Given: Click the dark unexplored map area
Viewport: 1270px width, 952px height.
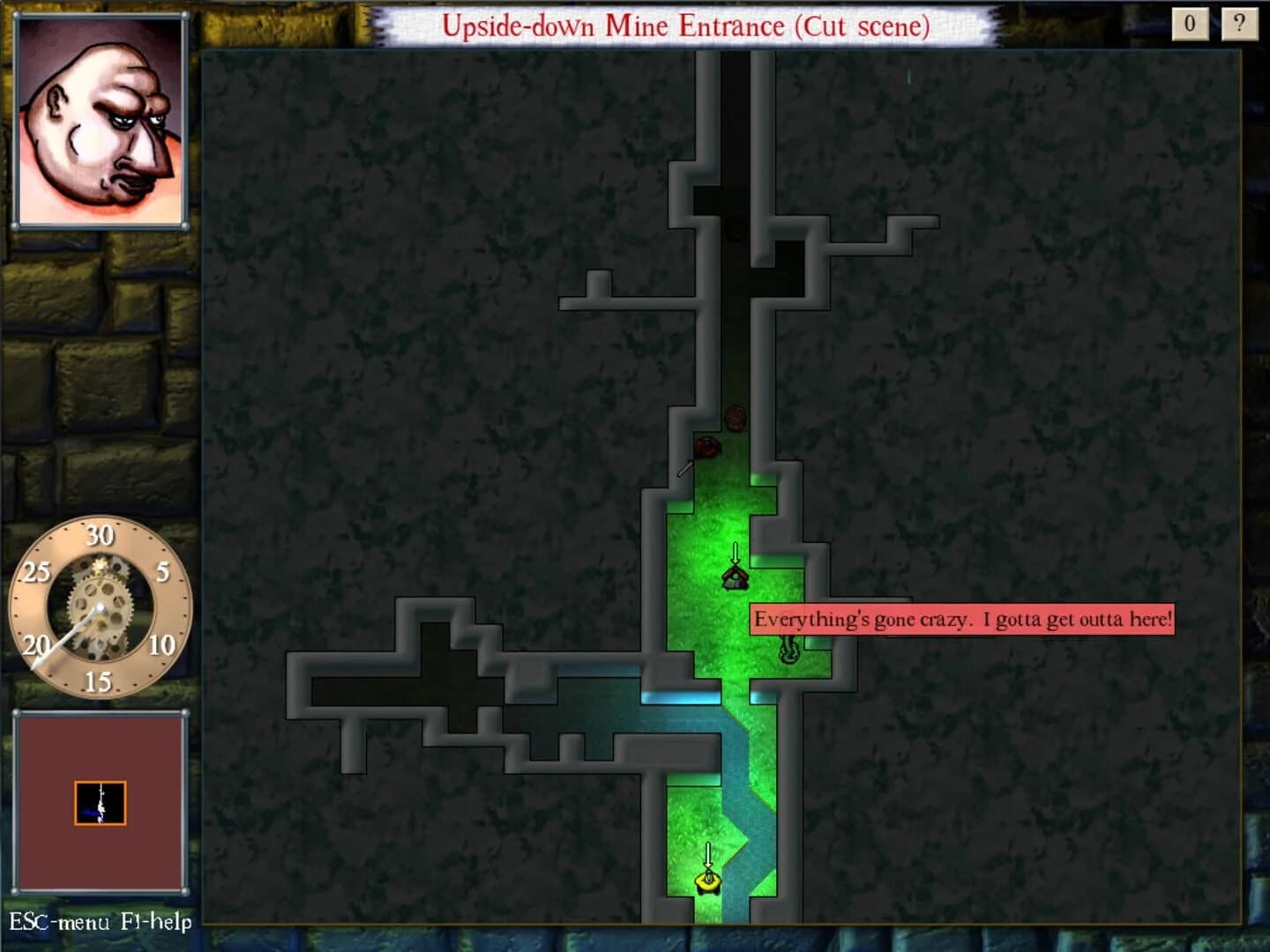Looking at the screenshot, I should point(397,264).
